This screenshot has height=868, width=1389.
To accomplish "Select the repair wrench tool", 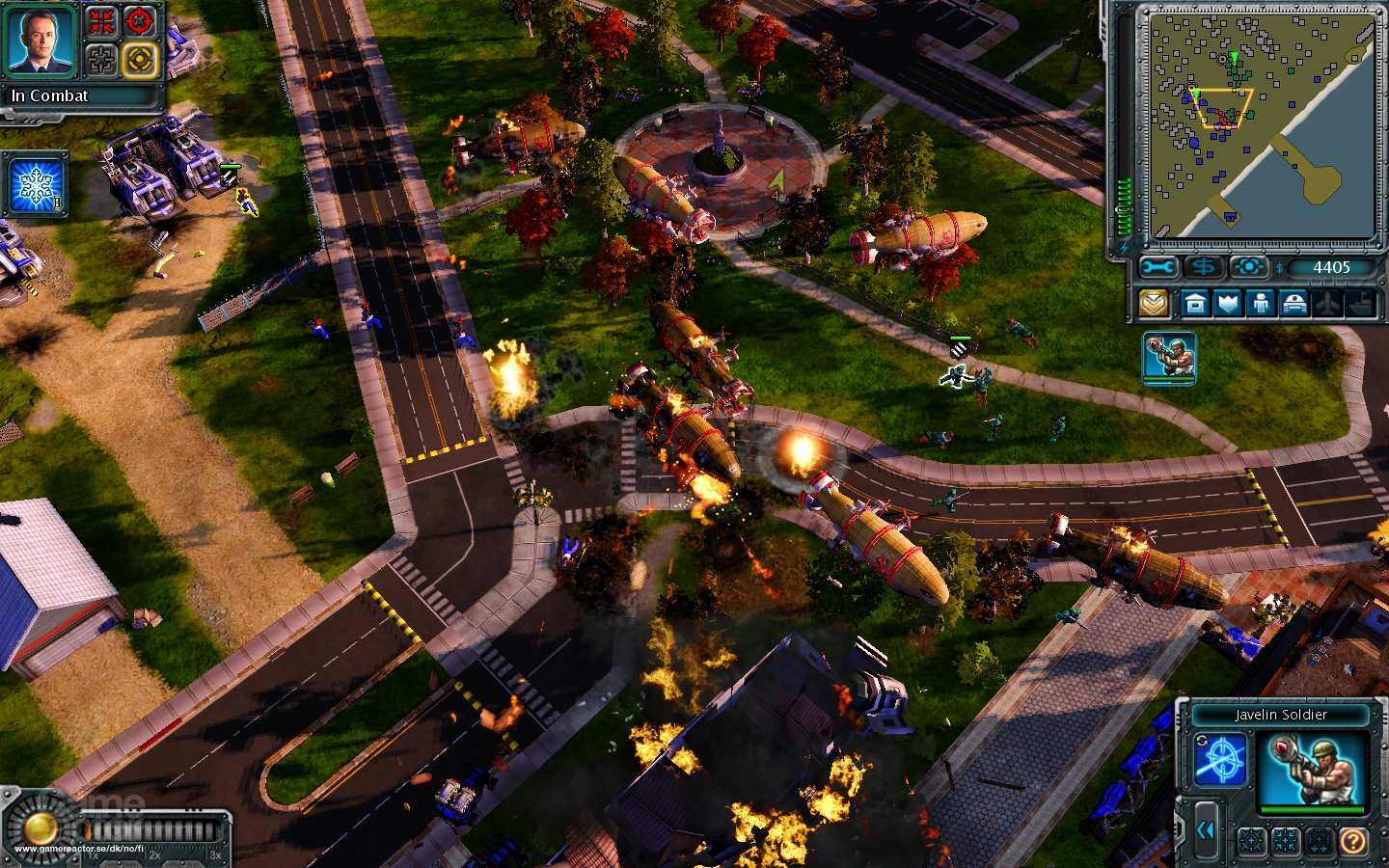I will pos(1157,267).
